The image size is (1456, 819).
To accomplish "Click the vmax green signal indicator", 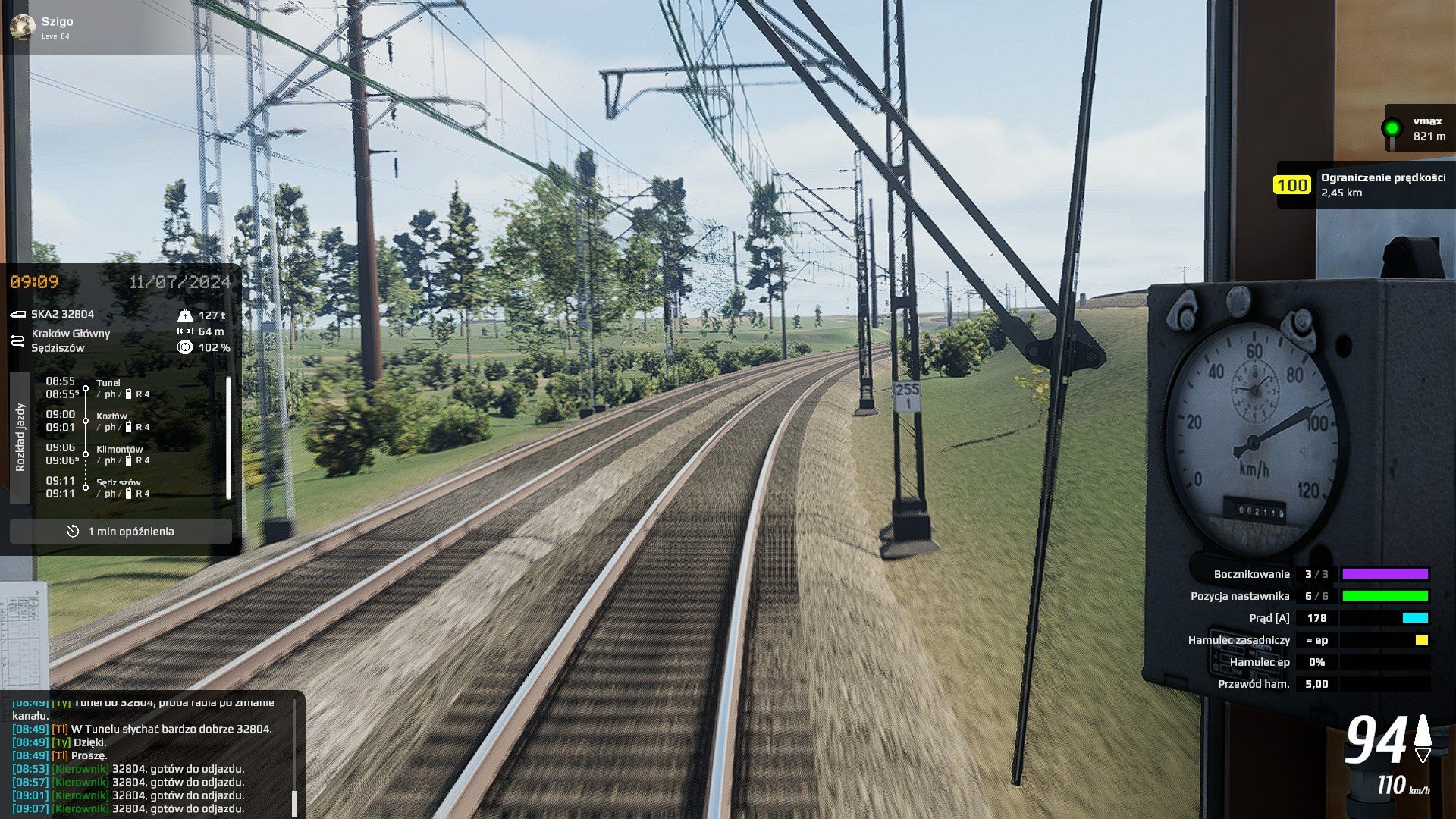I will (x=1392, y=128).
